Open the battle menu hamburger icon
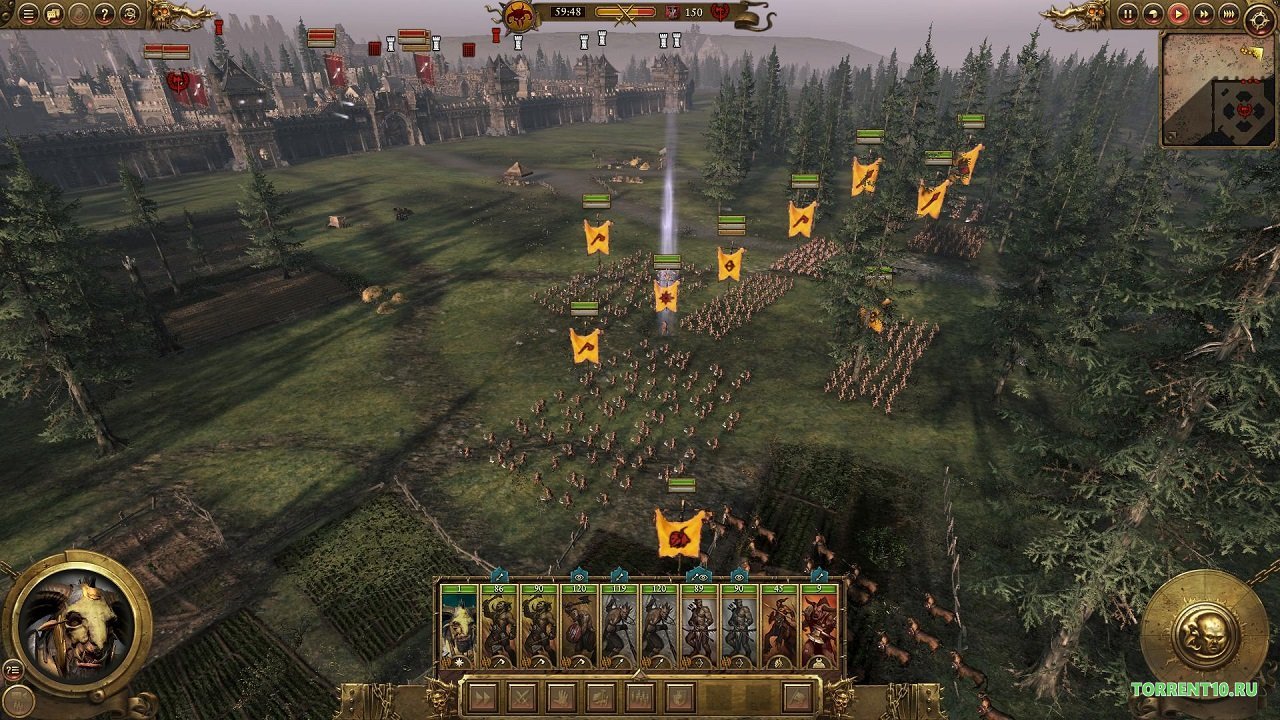 point(28,14)
